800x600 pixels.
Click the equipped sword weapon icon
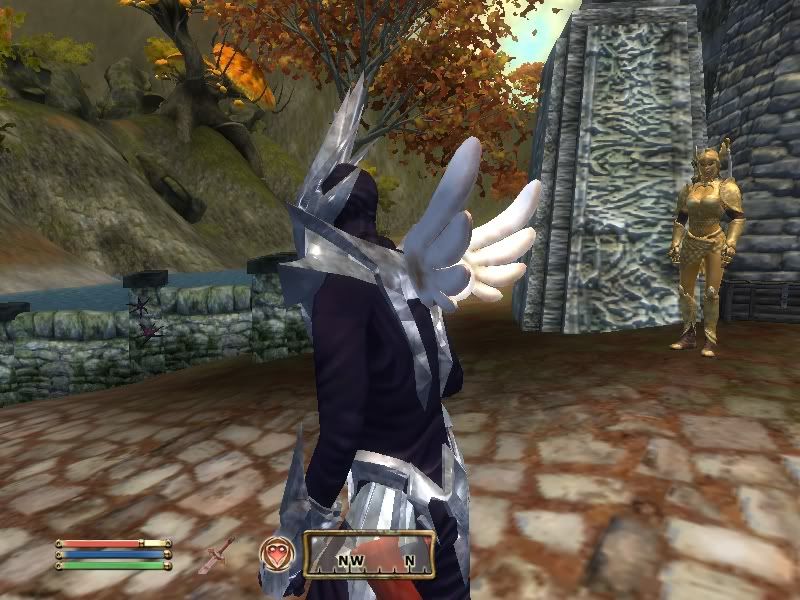(221, 551)
